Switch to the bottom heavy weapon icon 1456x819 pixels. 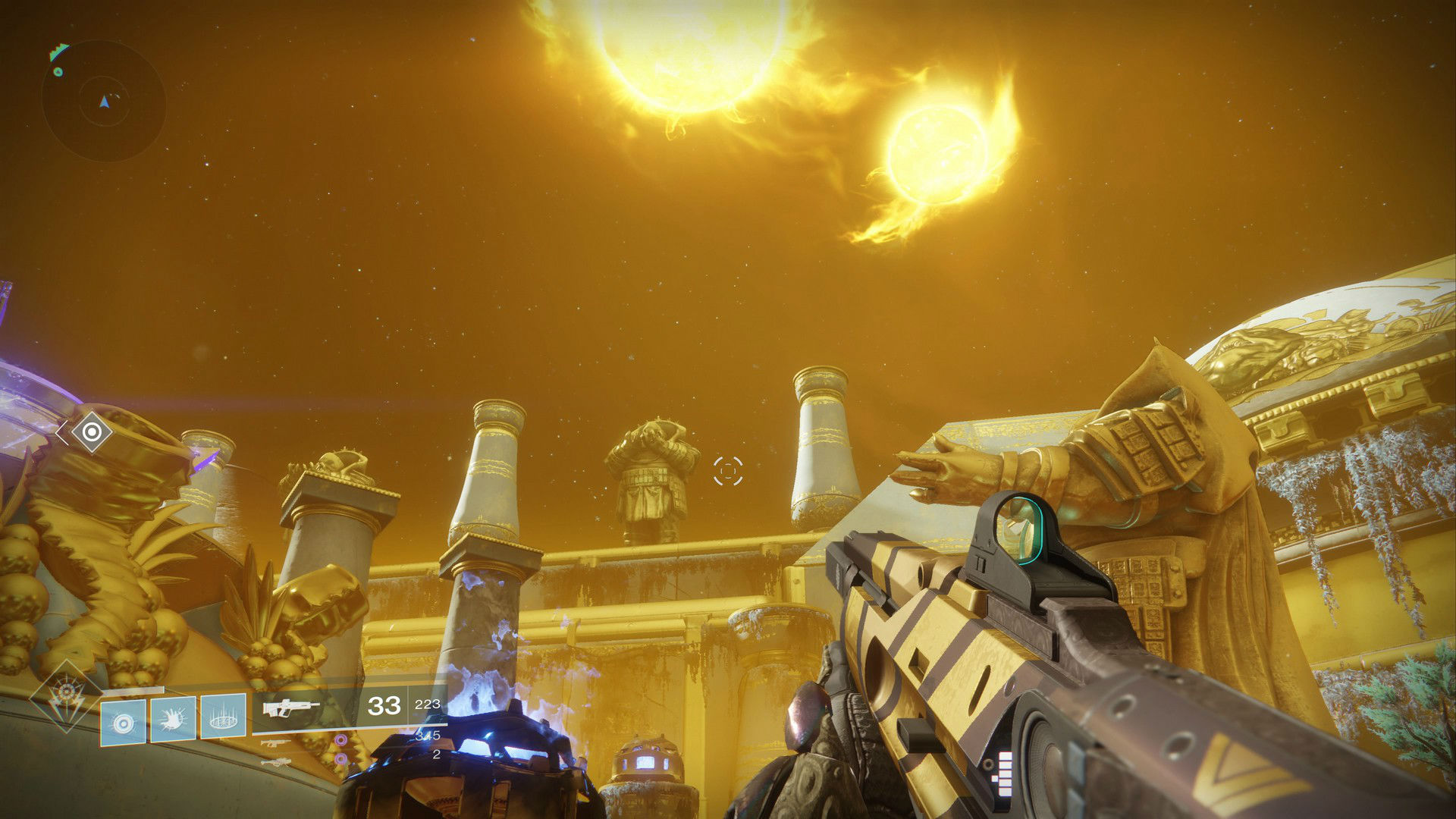[x=275, y=761]
